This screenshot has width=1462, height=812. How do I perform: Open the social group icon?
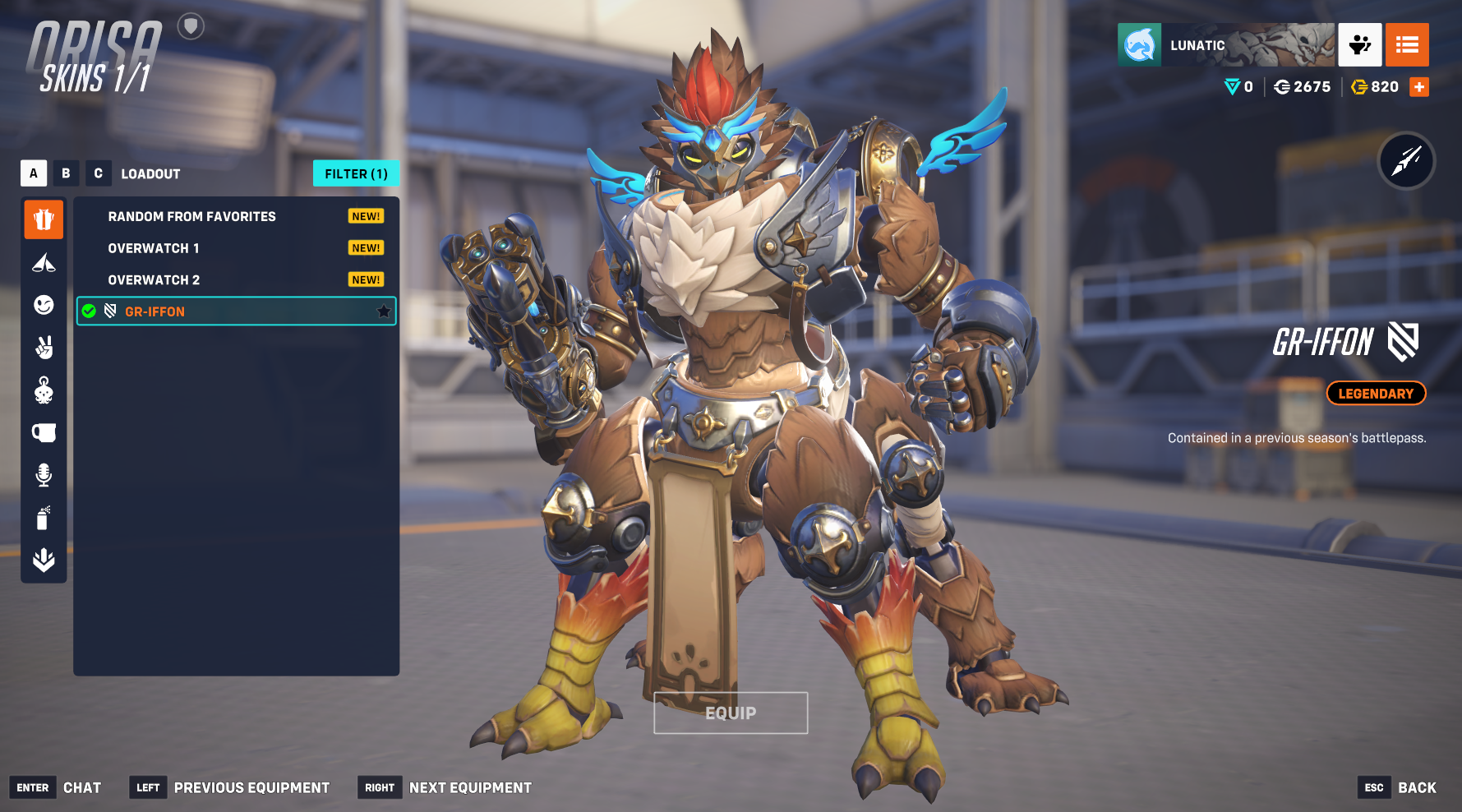1360,44
